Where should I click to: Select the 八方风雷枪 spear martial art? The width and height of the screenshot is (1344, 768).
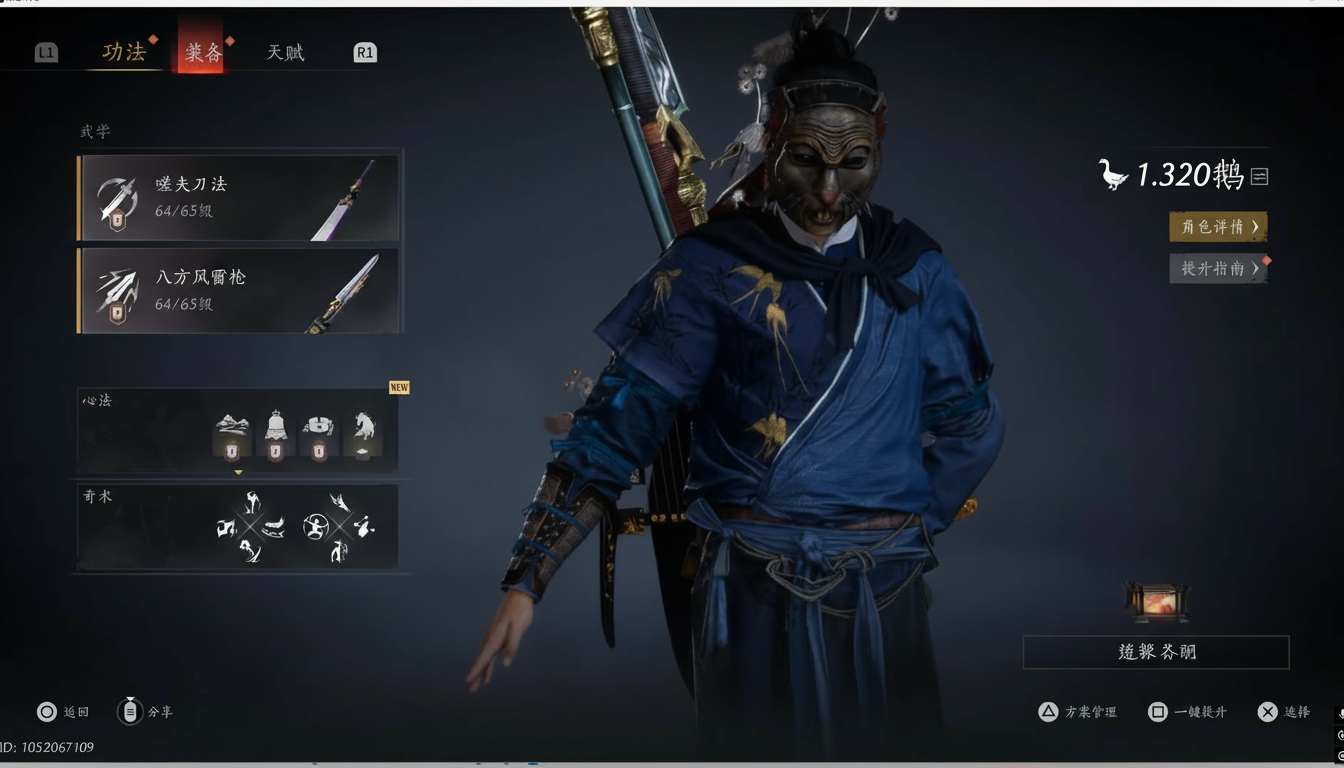click(x=239, y=290)
